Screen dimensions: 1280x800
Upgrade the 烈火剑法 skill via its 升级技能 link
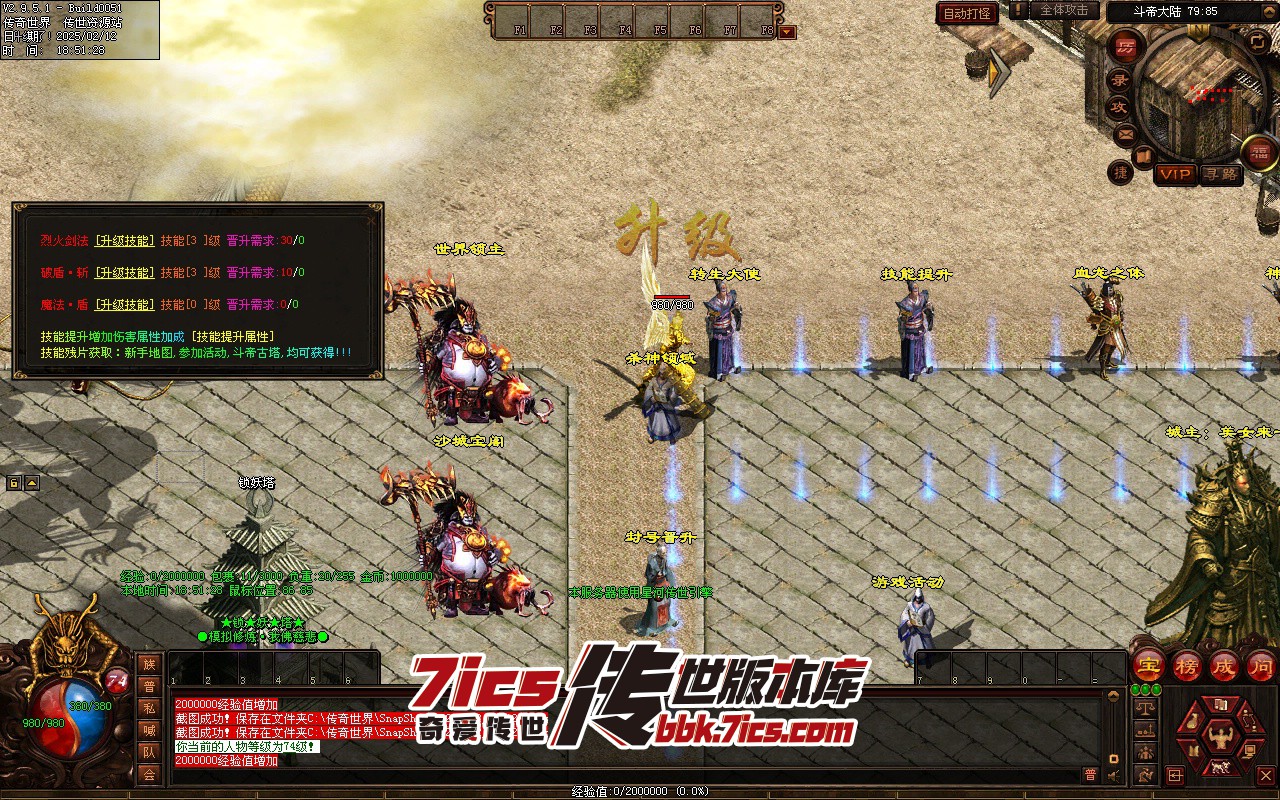(x=124, y=240)
